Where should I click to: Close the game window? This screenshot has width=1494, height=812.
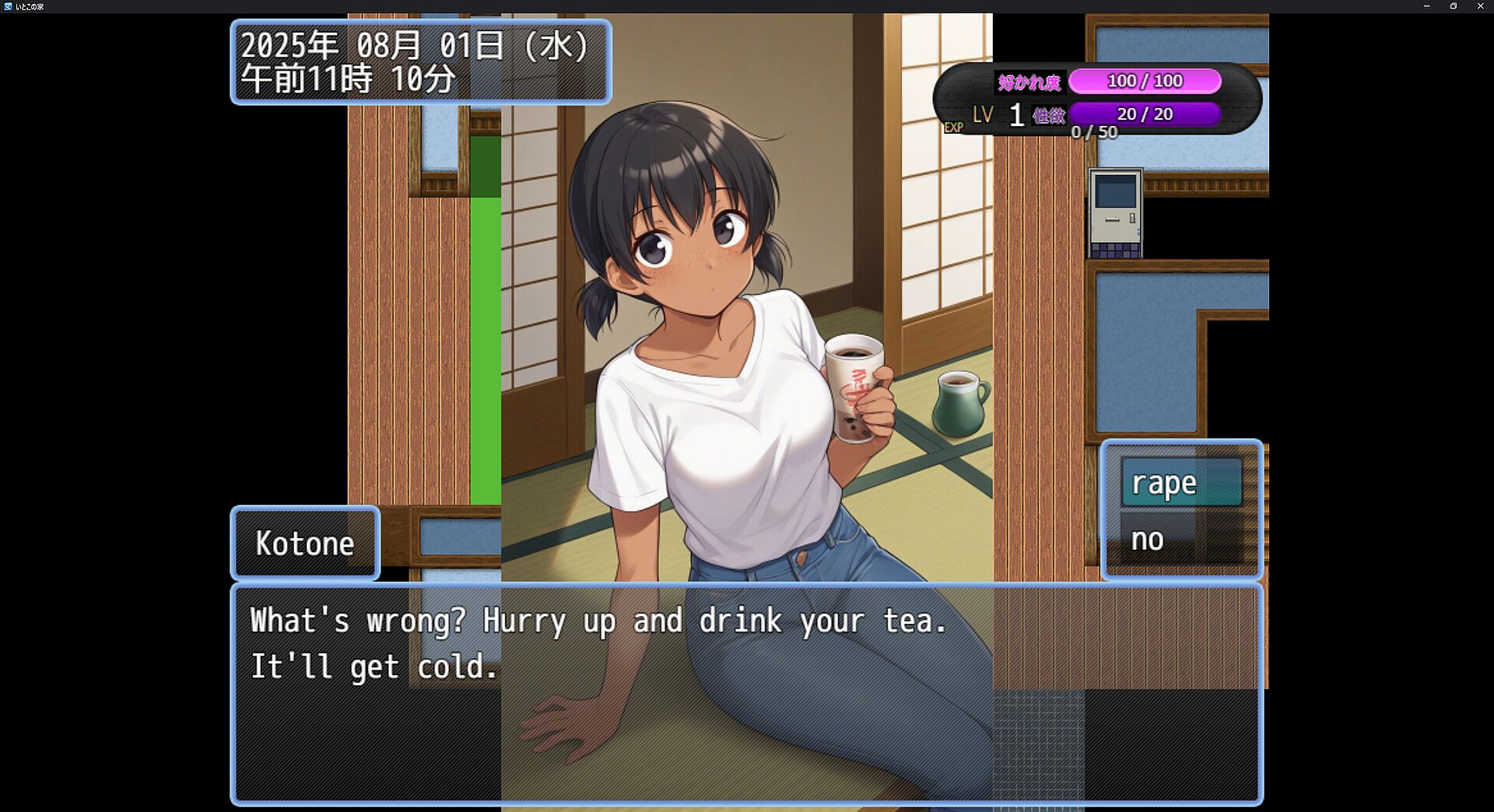pos(1480,6)
